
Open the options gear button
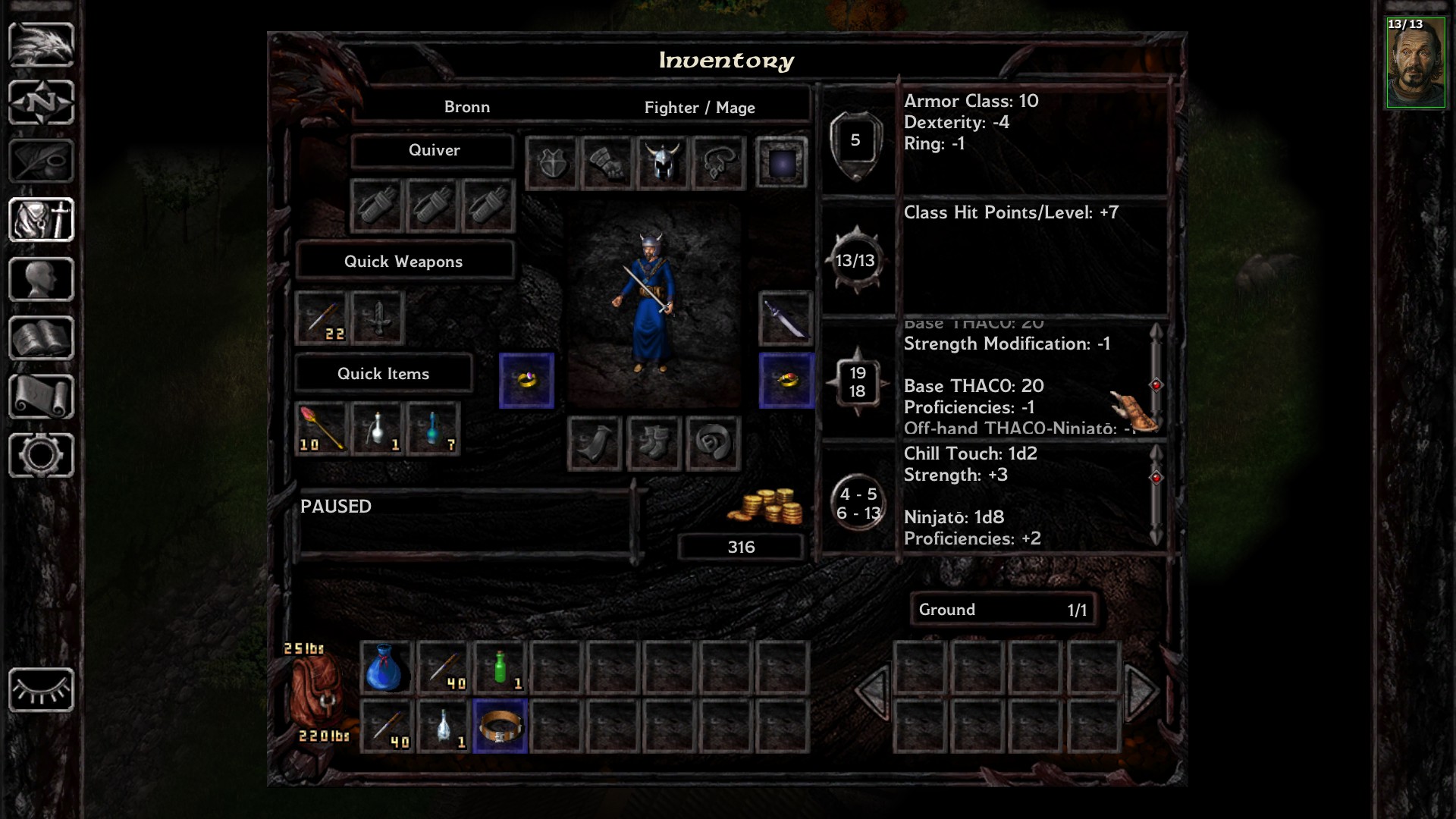[x=41, y=455]
